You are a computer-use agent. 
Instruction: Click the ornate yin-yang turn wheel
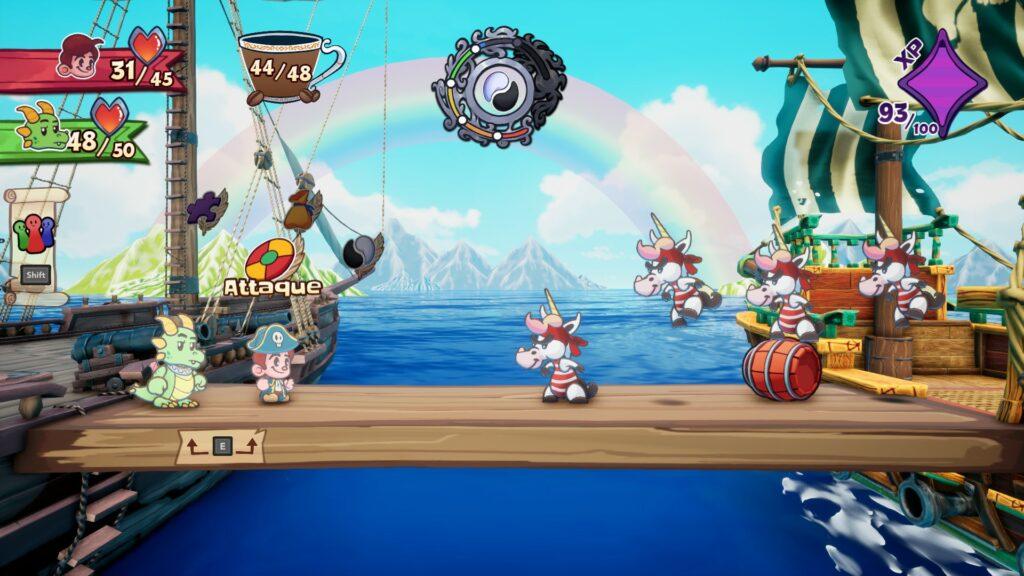[498, 87]
